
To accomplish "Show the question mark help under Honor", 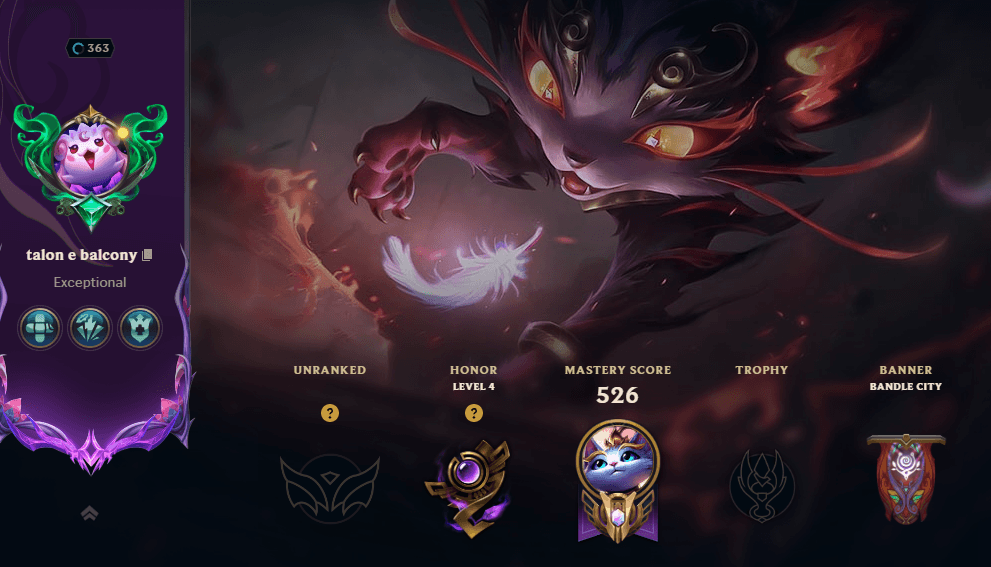I will pos(474,412).
